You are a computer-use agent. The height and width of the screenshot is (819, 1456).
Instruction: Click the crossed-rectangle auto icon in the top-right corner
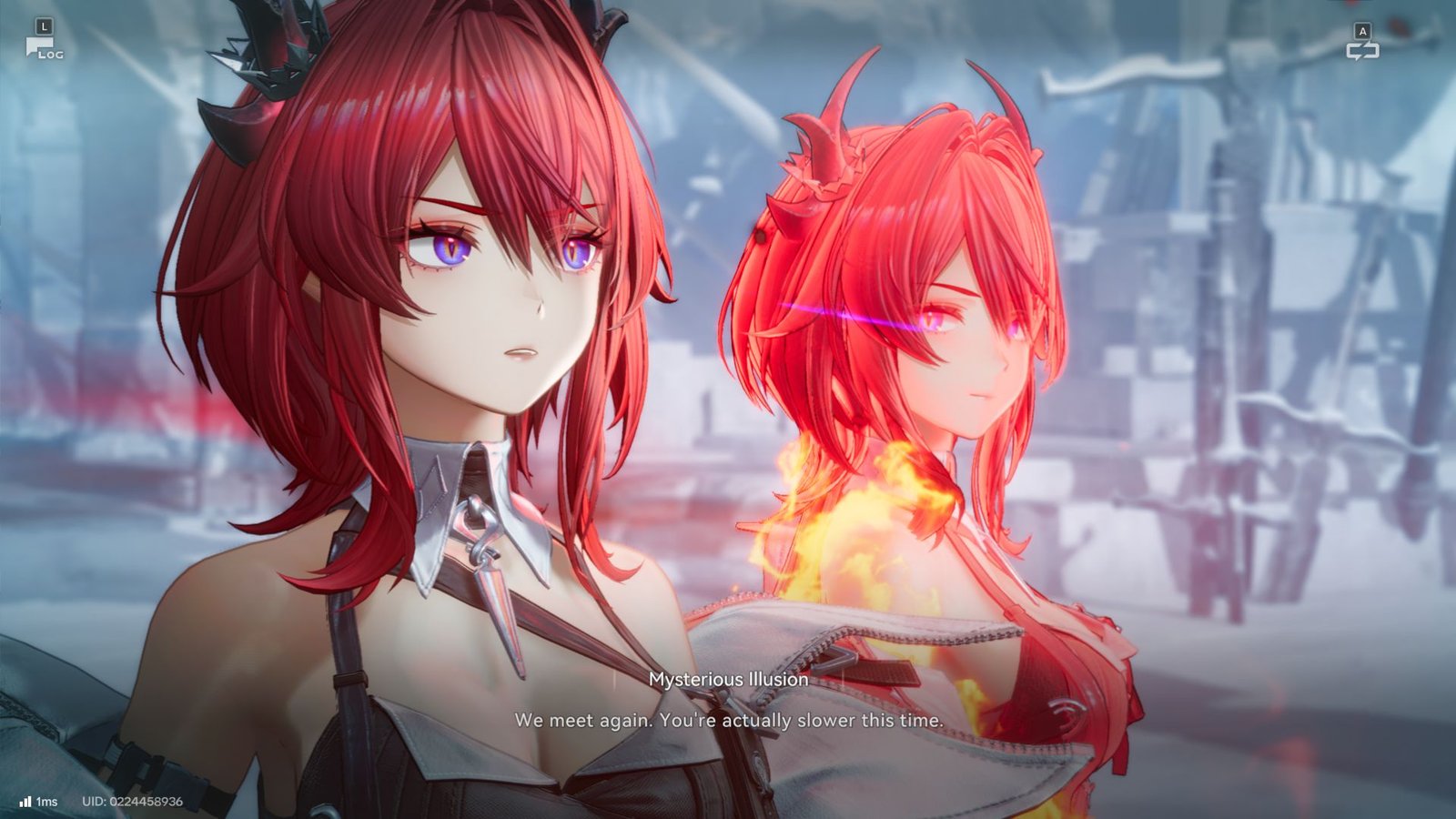tap(1365, 53)
